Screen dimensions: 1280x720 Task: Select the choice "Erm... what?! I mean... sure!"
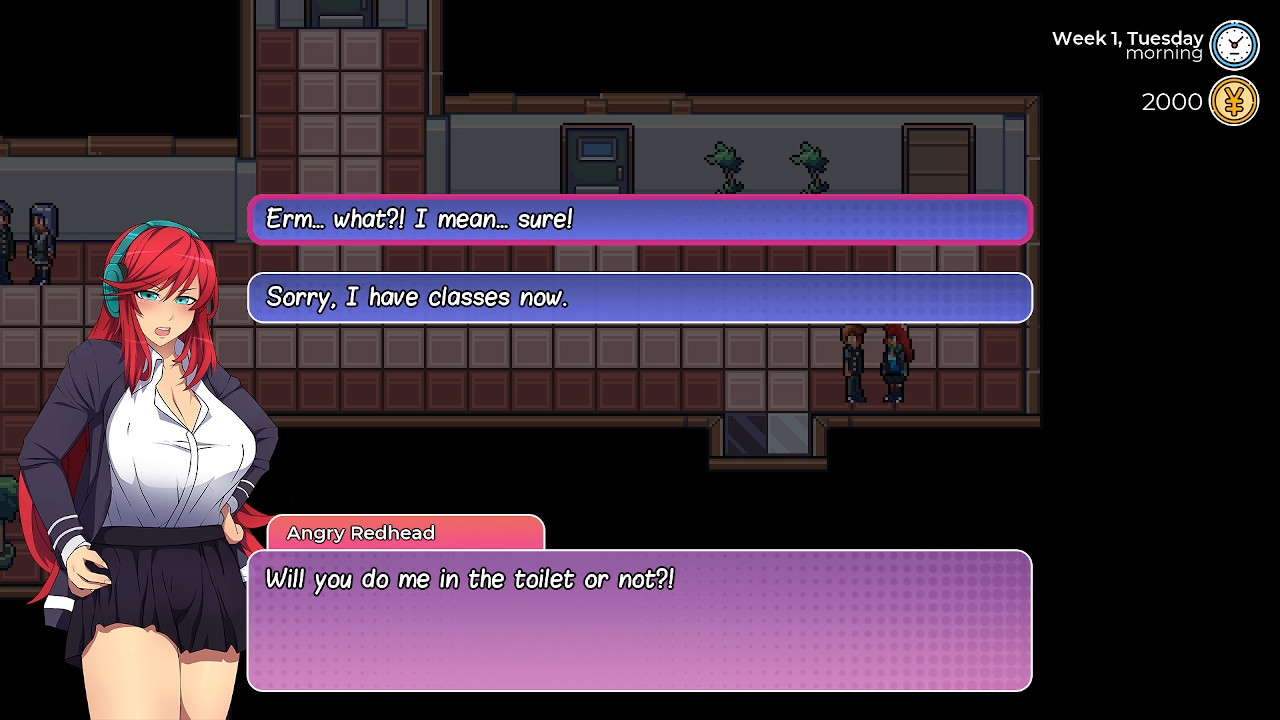640,220
